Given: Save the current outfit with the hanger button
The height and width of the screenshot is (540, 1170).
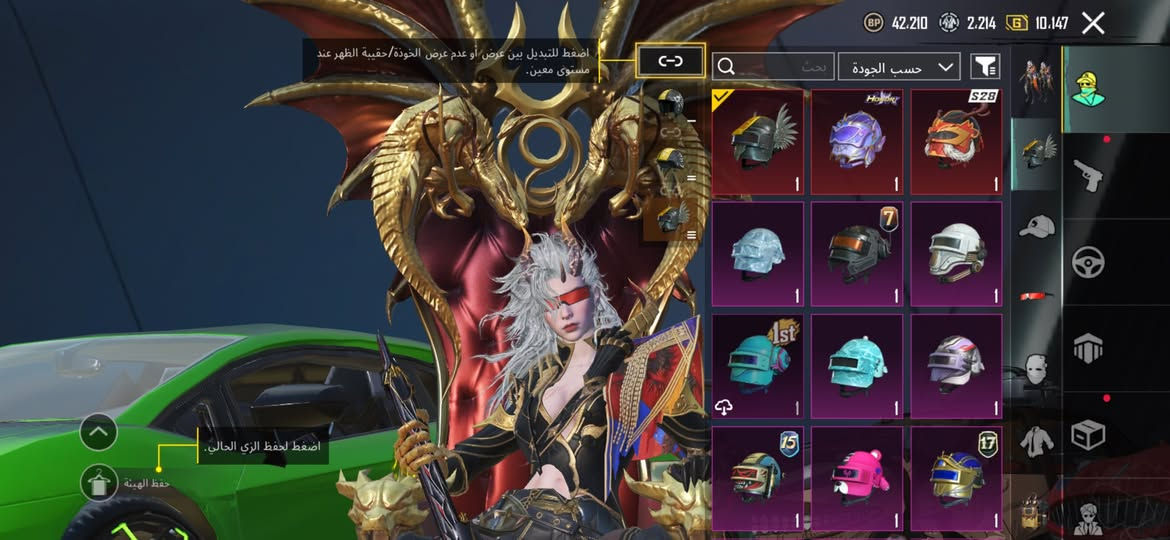Looking at the screenshot, I should (x=99, y=482).
